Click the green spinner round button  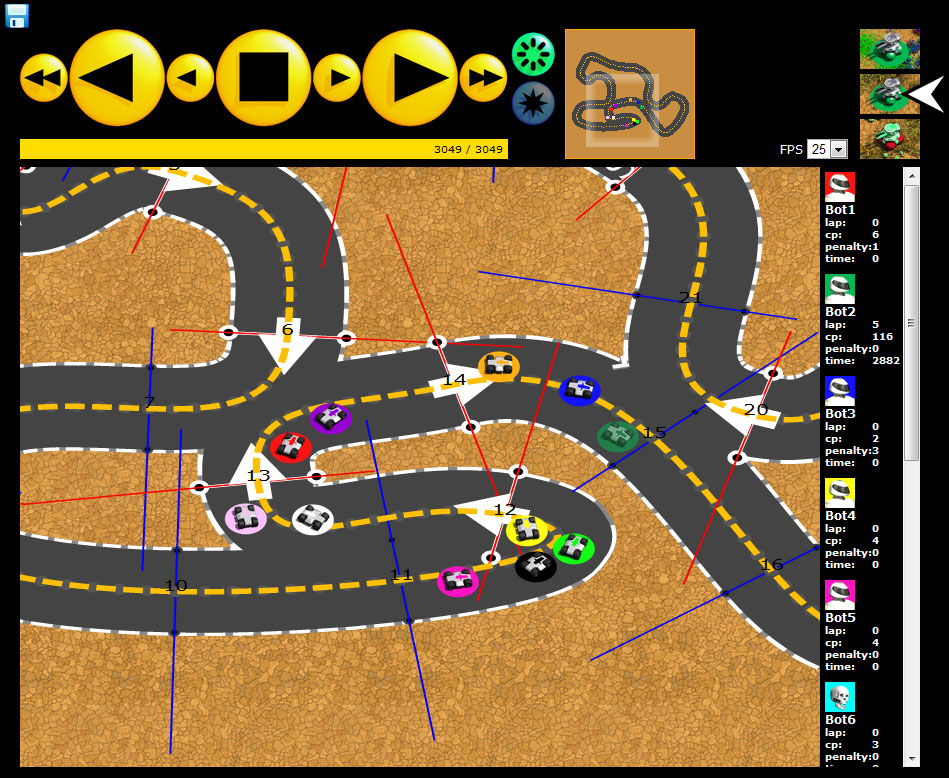533,53
